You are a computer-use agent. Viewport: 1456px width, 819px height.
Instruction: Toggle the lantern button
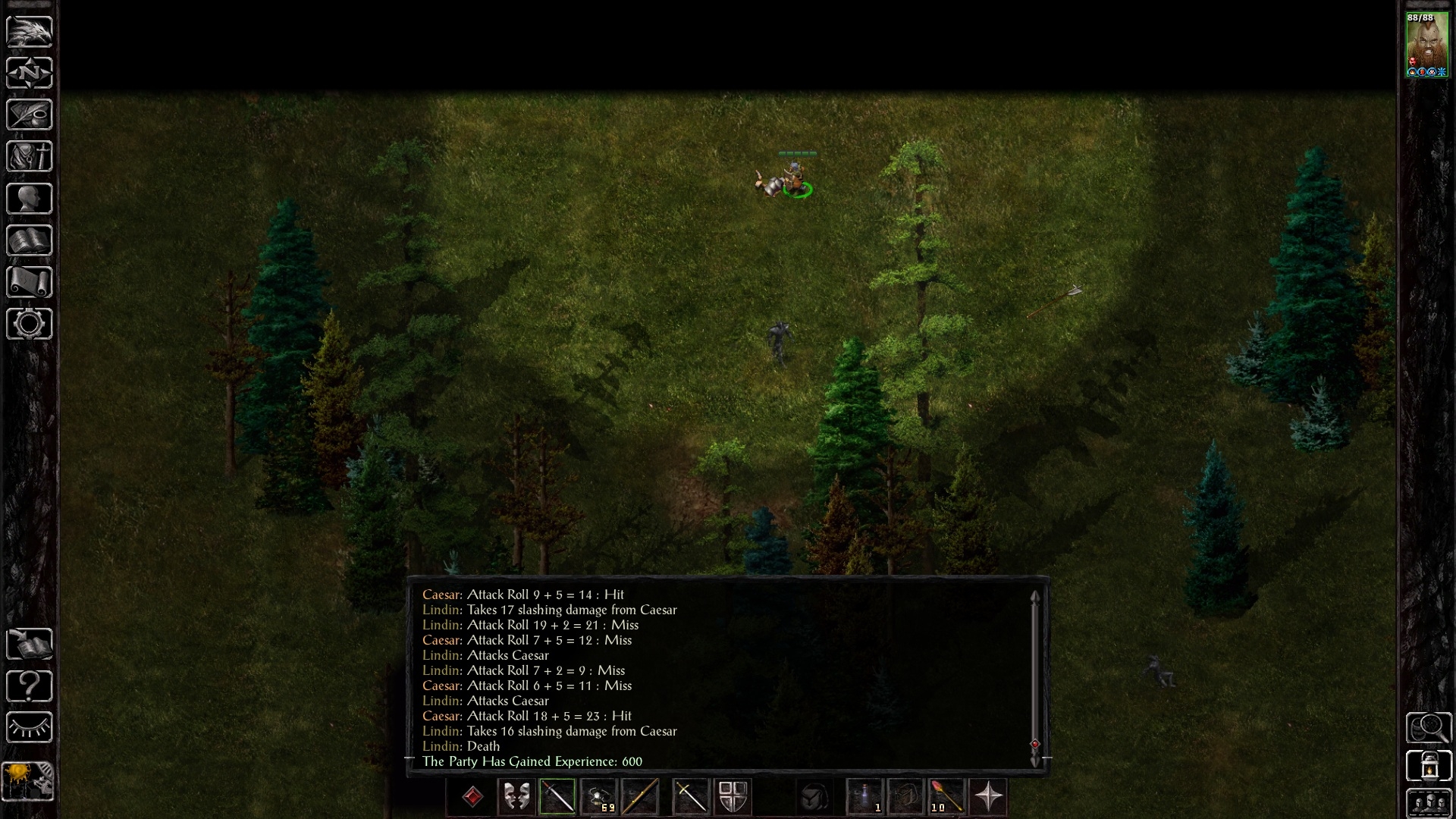coord(1429,766)
